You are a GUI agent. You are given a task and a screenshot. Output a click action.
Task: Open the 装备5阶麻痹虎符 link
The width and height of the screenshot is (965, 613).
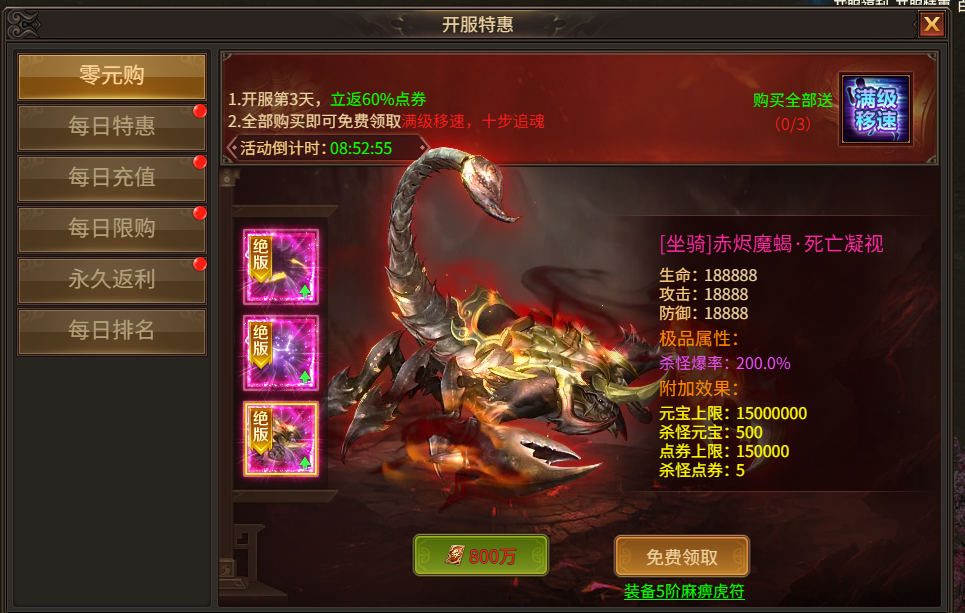tap(684, 591)
